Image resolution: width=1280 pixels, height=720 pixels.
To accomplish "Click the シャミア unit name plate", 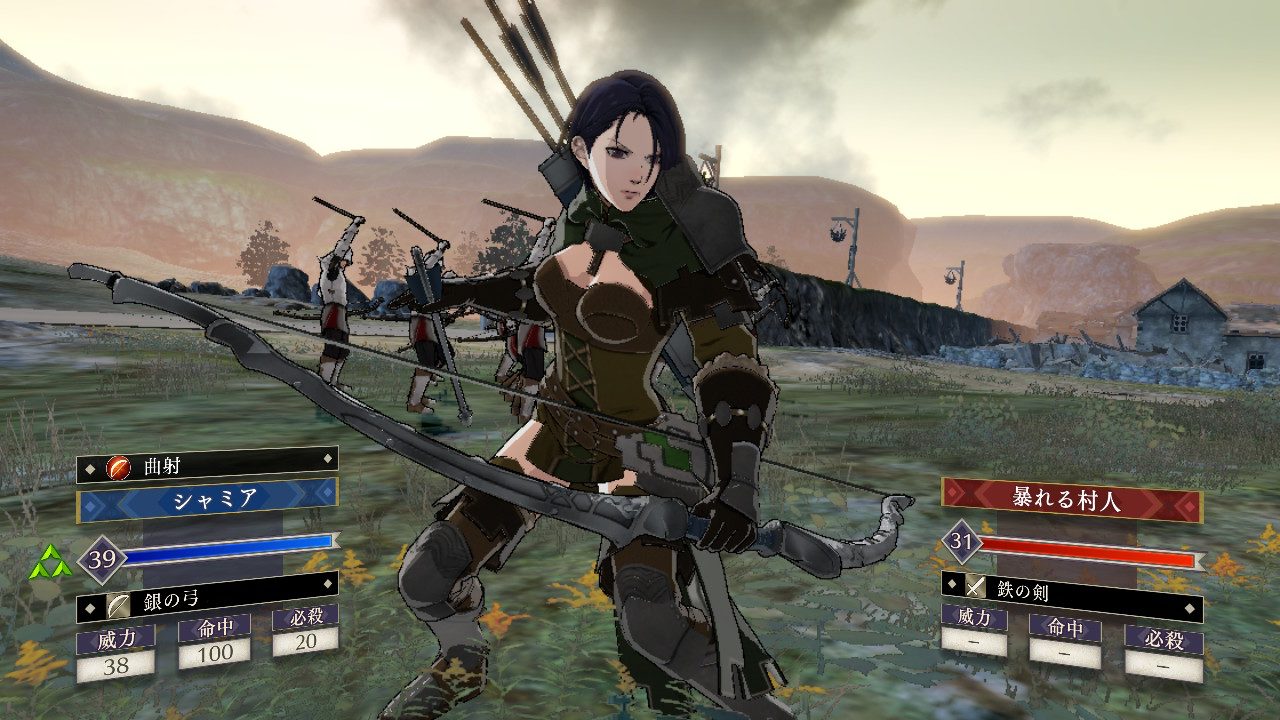I will [x=207, y=497].
